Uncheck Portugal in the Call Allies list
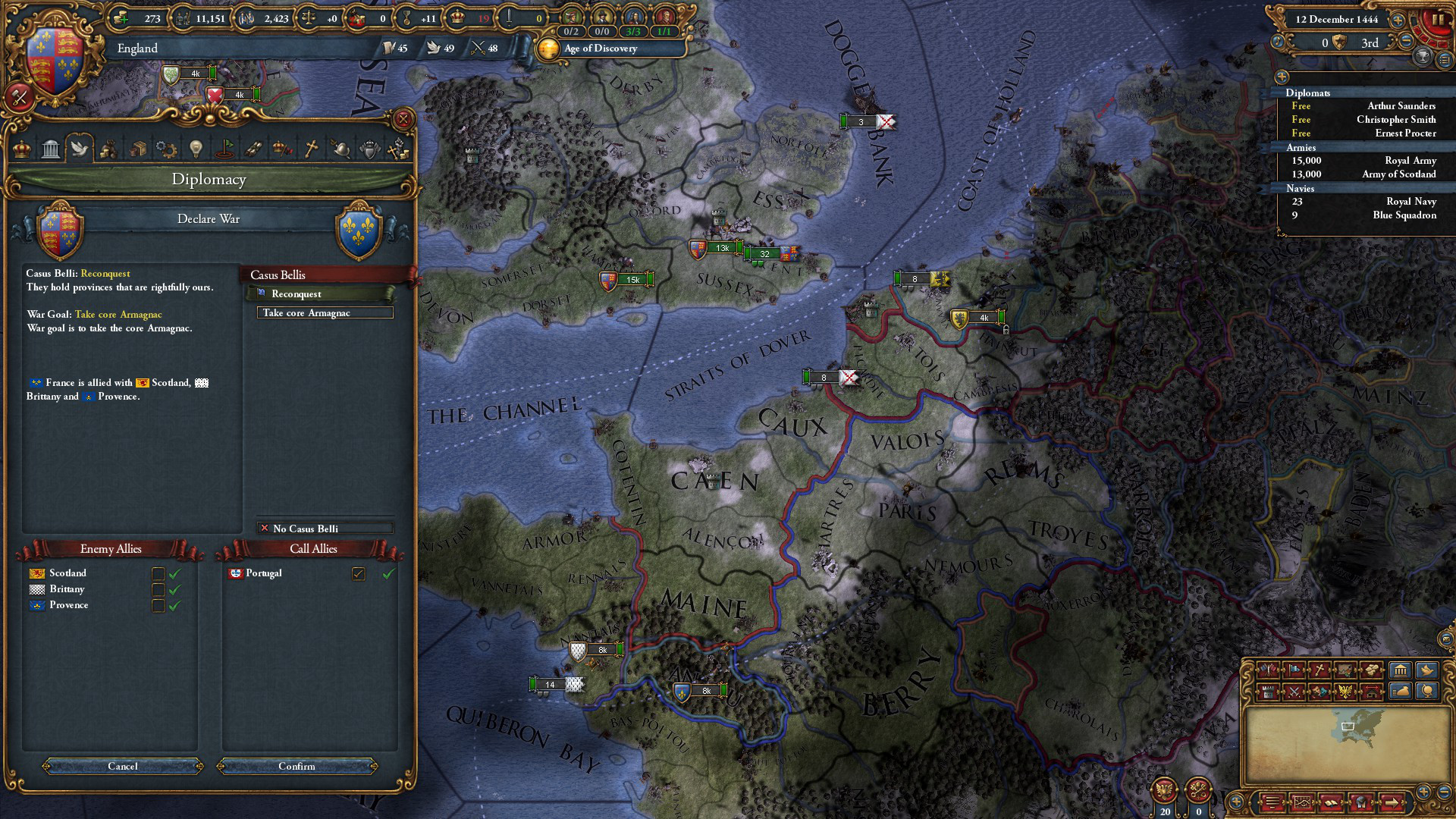Screen dimensions: 1456x819 point(358,574)
